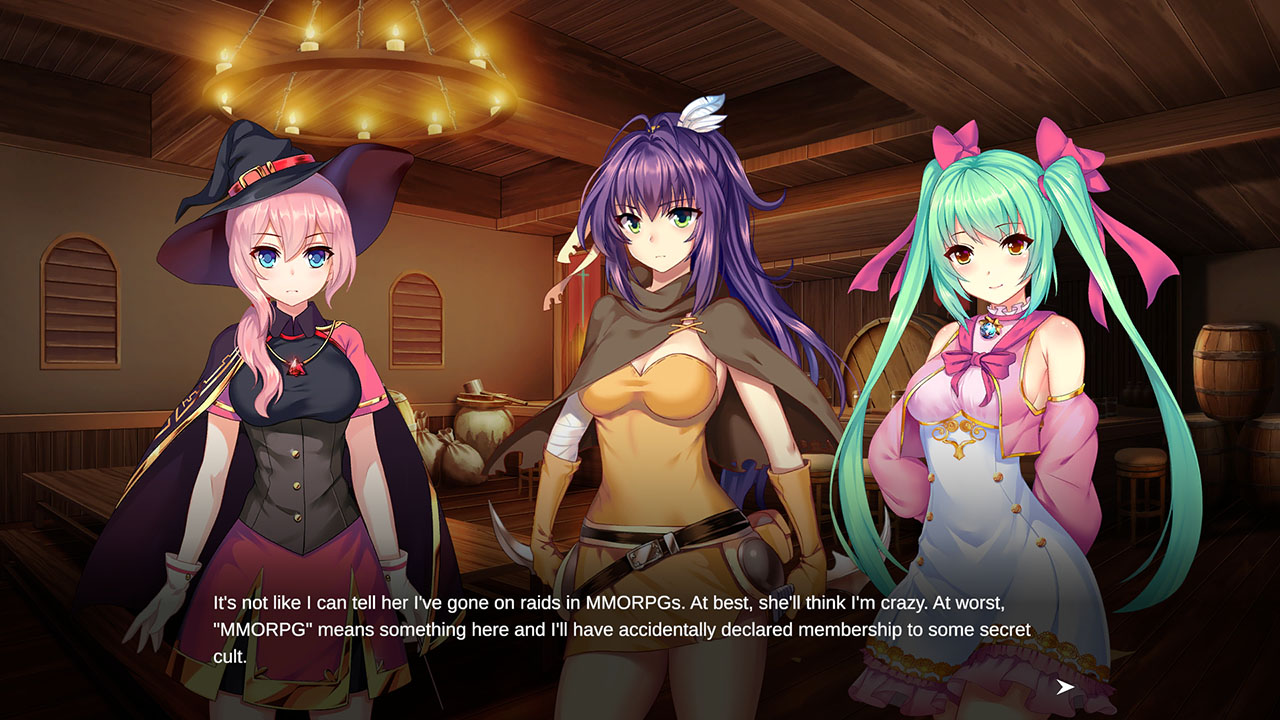Click the red gem necklace on the witch
This screenshot has height=720, width=1280.
[295, 365]
